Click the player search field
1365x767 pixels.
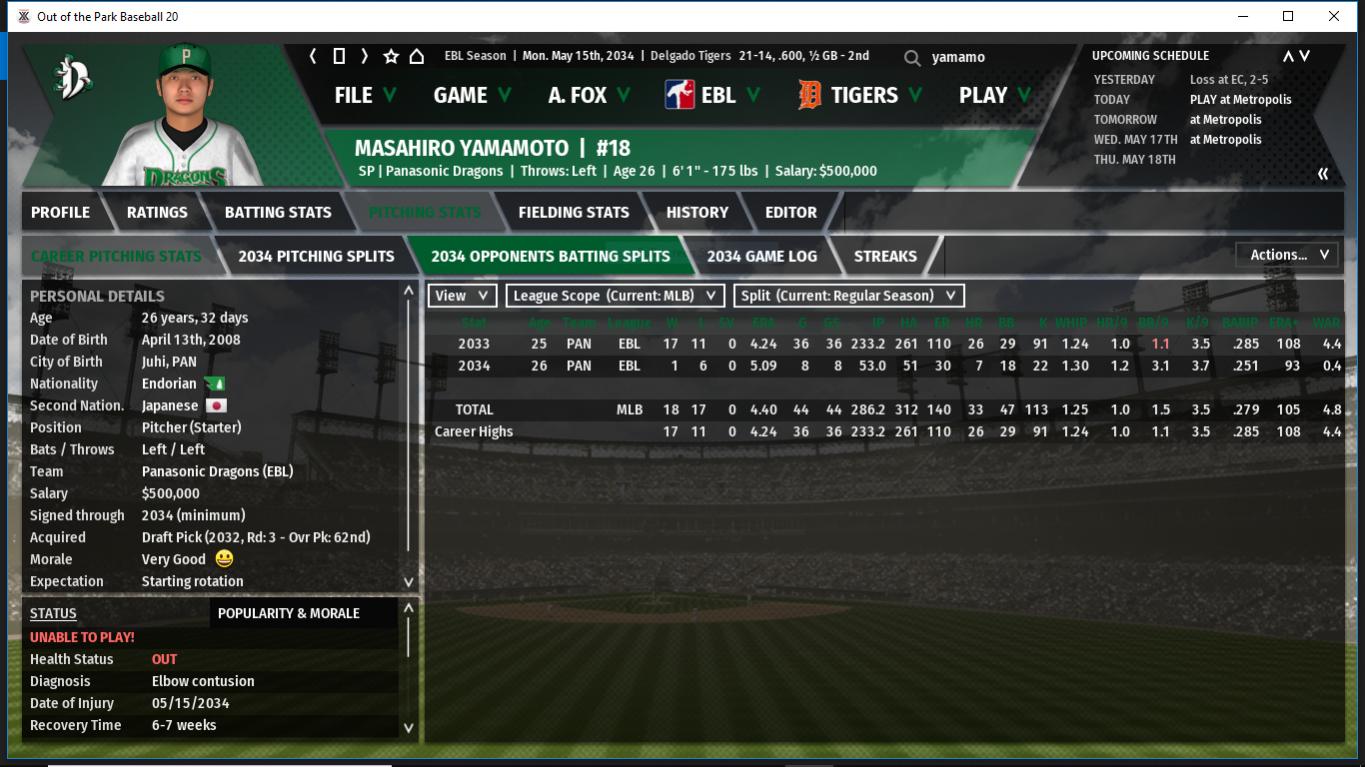[990, 58]
